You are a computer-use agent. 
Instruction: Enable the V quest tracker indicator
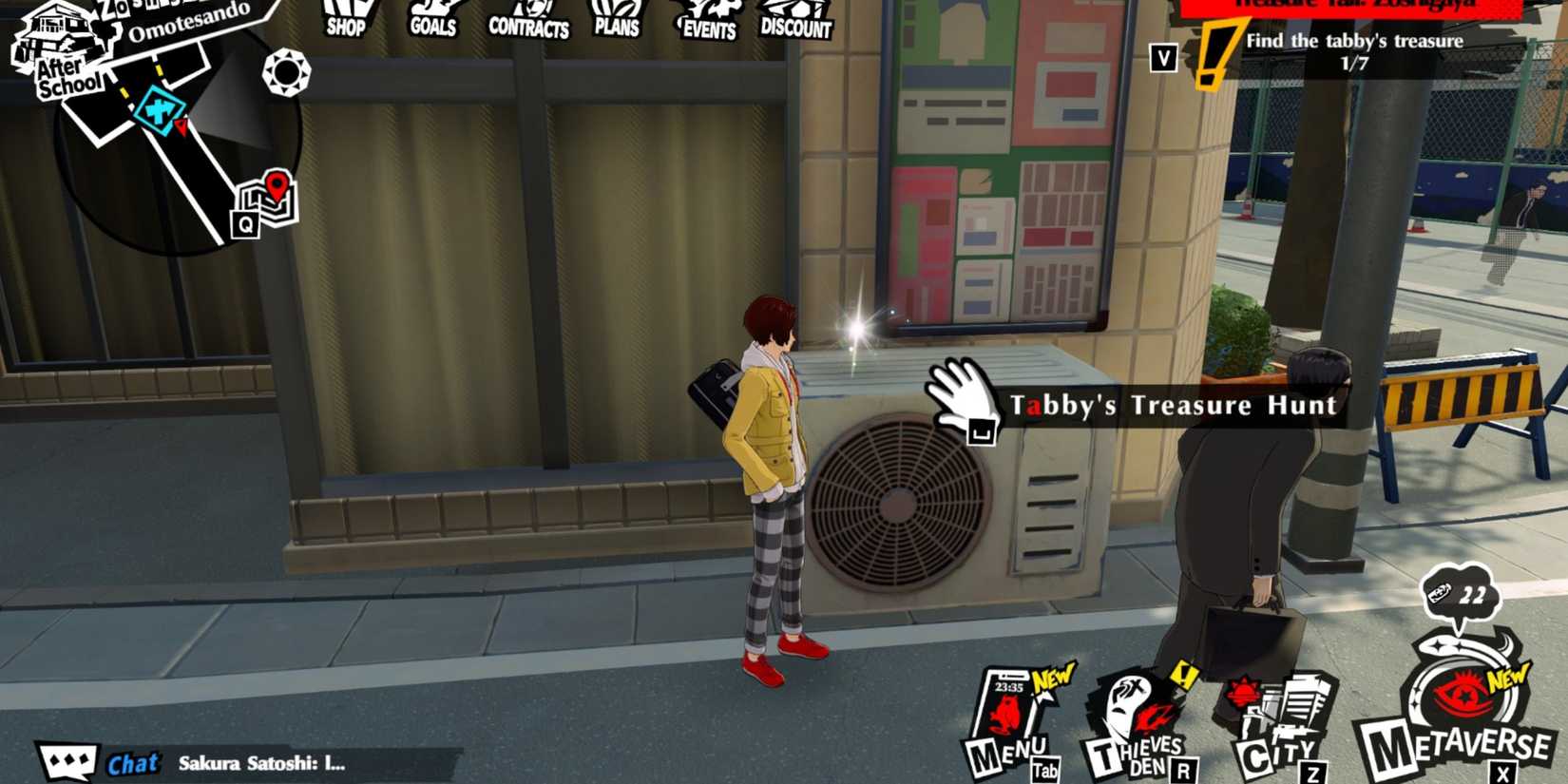[1161, 57]
